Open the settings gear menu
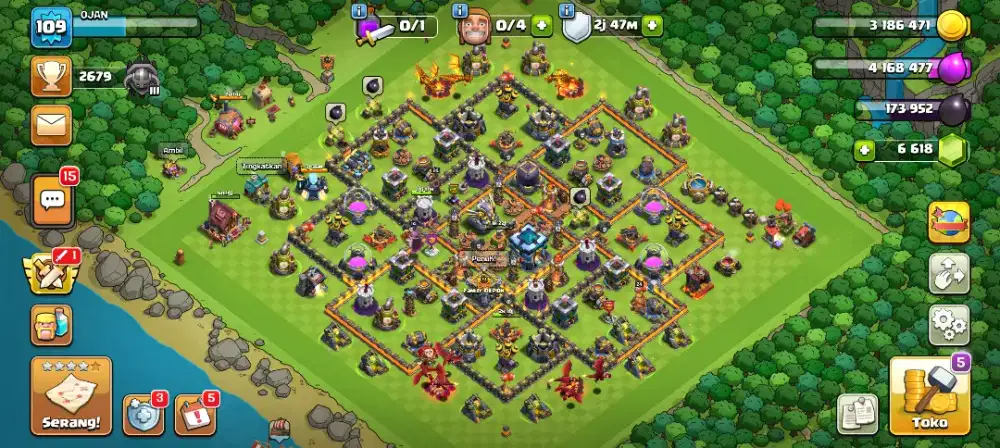 tap(949, 324)
